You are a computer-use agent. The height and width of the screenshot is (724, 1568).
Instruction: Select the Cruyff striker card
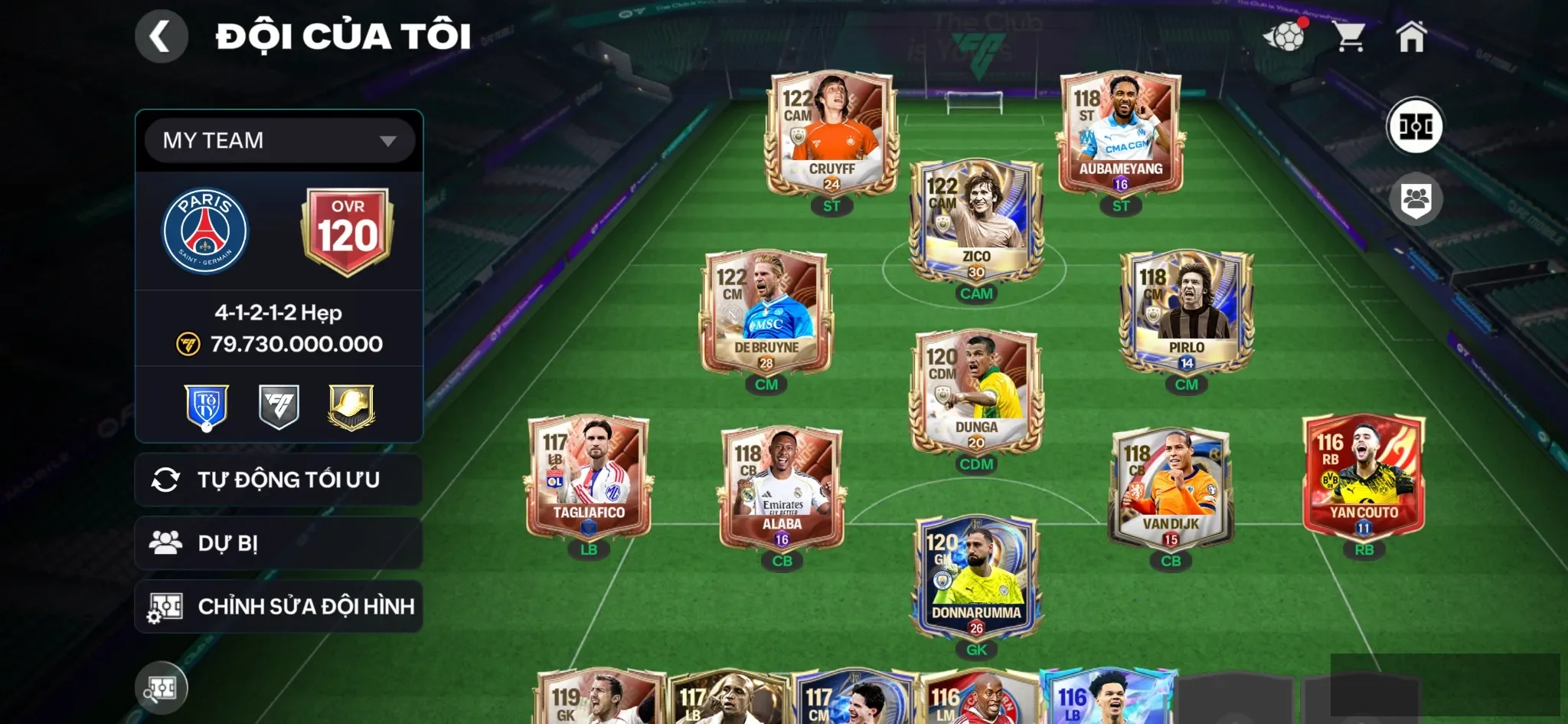point(831,134)
